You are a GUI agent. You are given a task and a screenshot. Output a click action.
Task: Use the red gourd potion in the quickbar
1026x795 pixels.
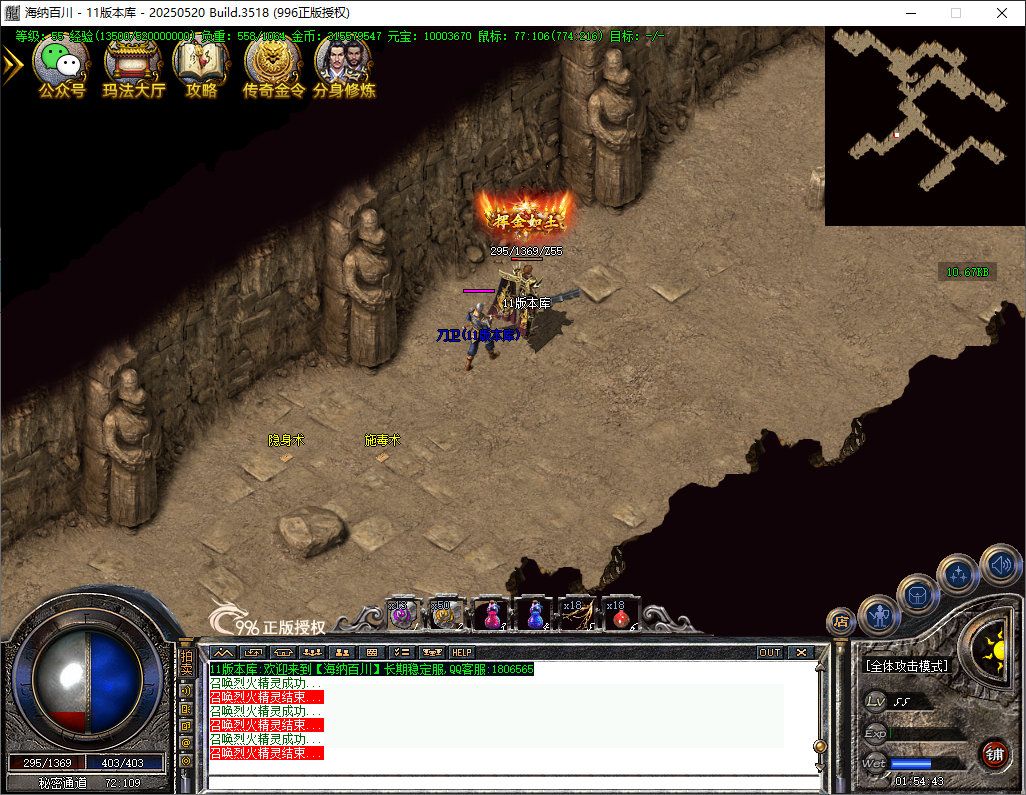point(491,614)
